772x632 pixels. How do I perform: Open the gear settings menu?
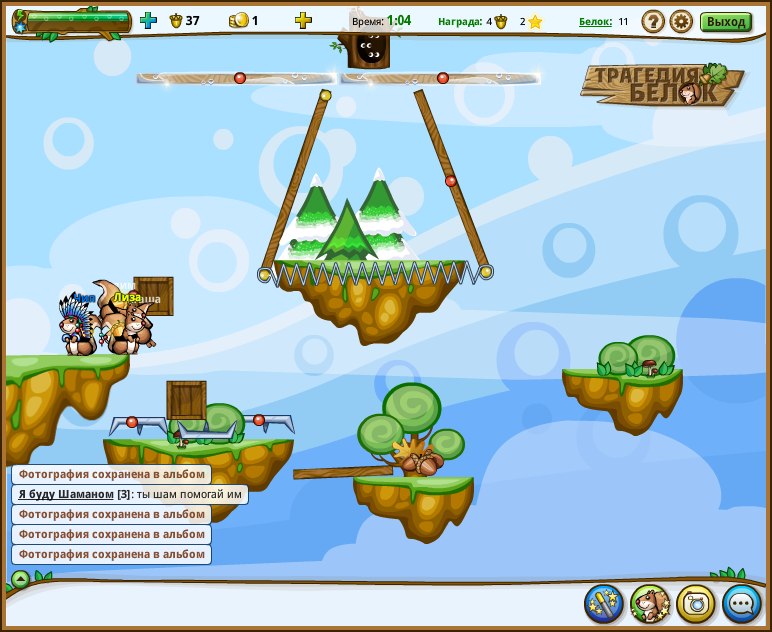click(681, 21)
